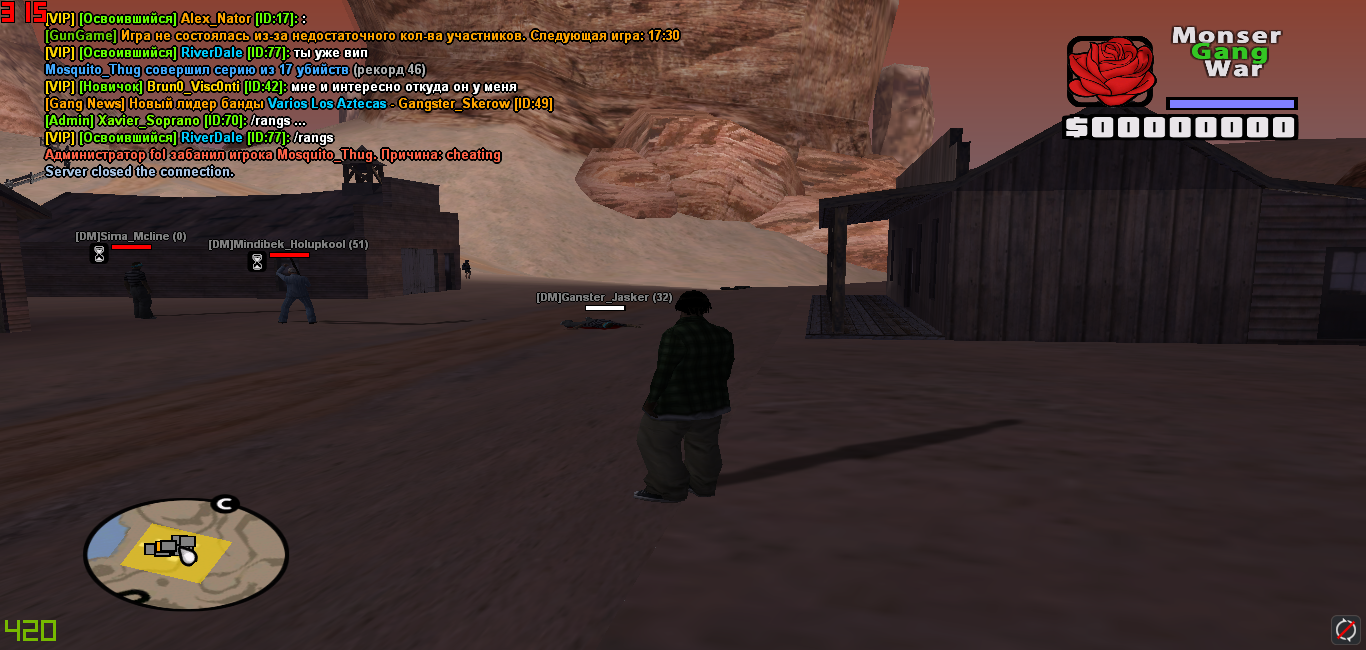Select the GunGame announcement in chat

(362, 36)
